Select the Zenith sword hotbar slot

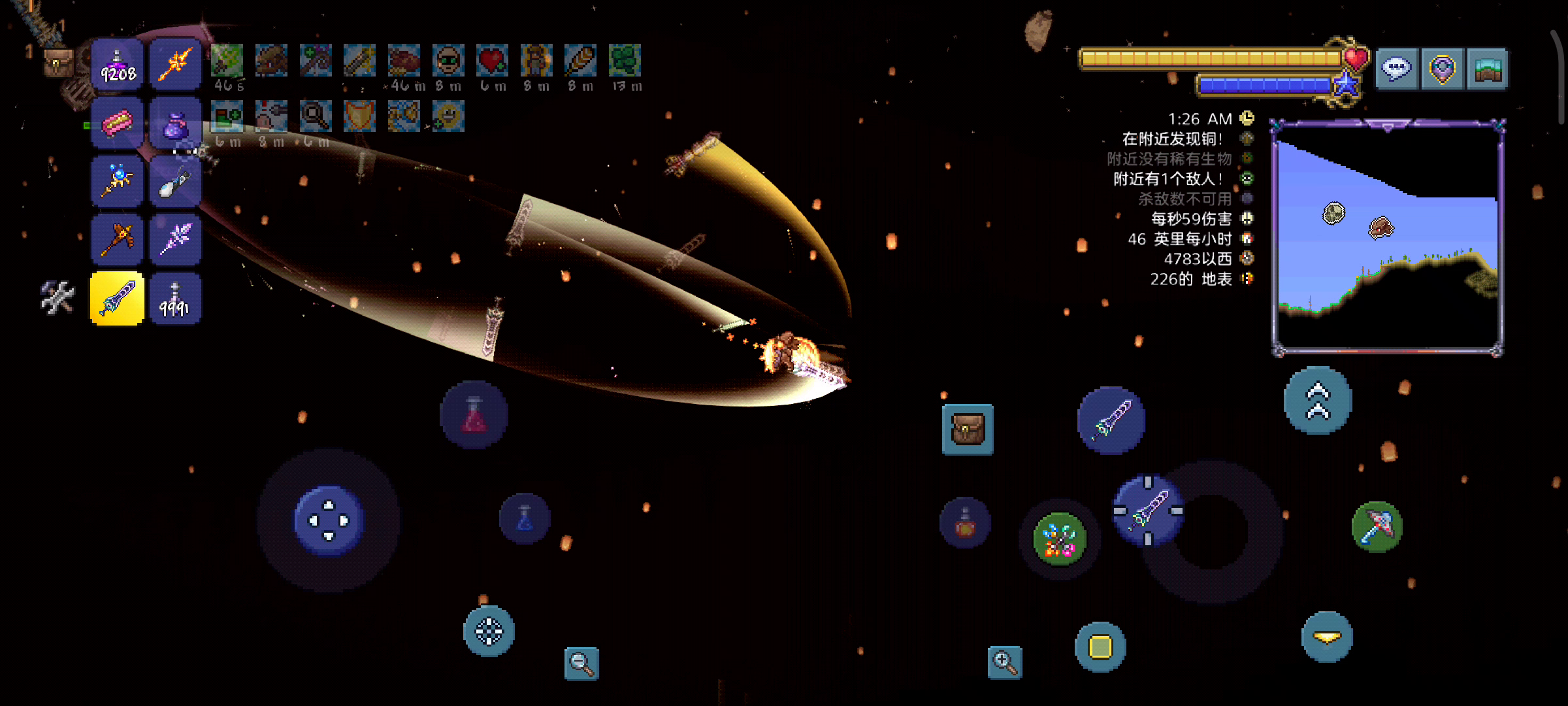pyautogui.click(x=117, y=299)
